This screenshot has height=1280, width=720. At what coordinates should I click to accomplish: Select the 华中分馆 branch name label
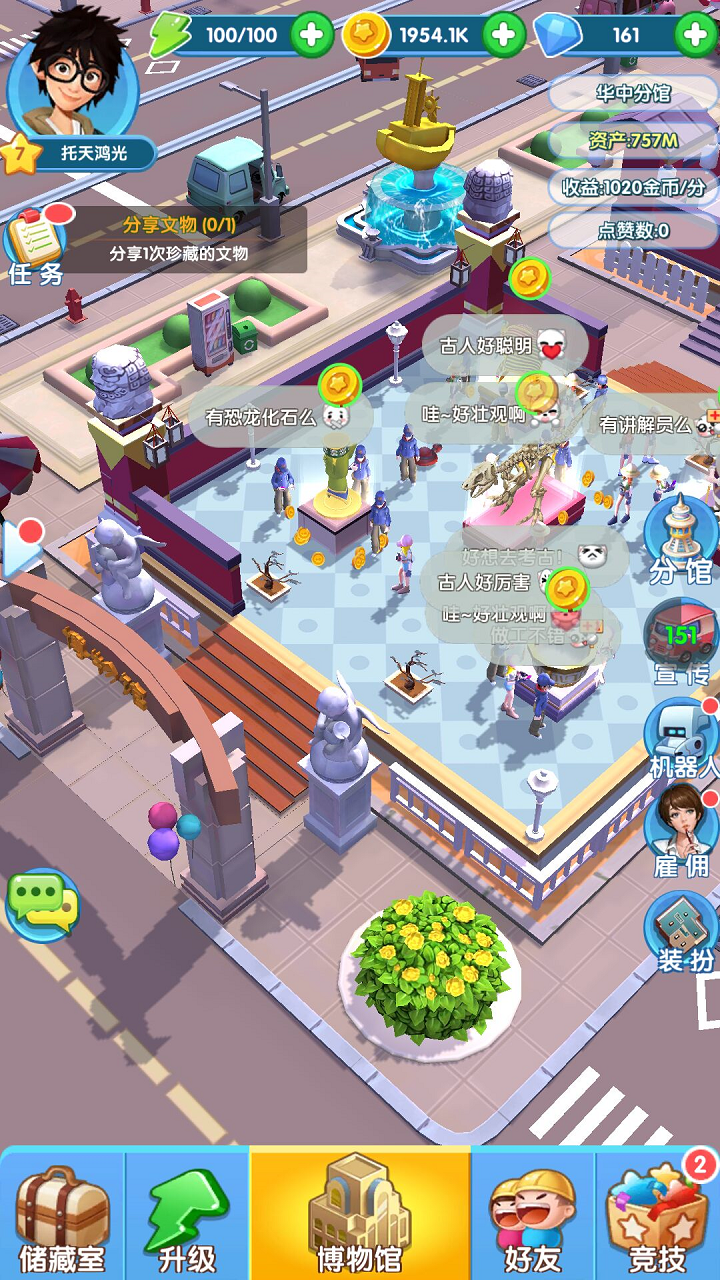633,94
